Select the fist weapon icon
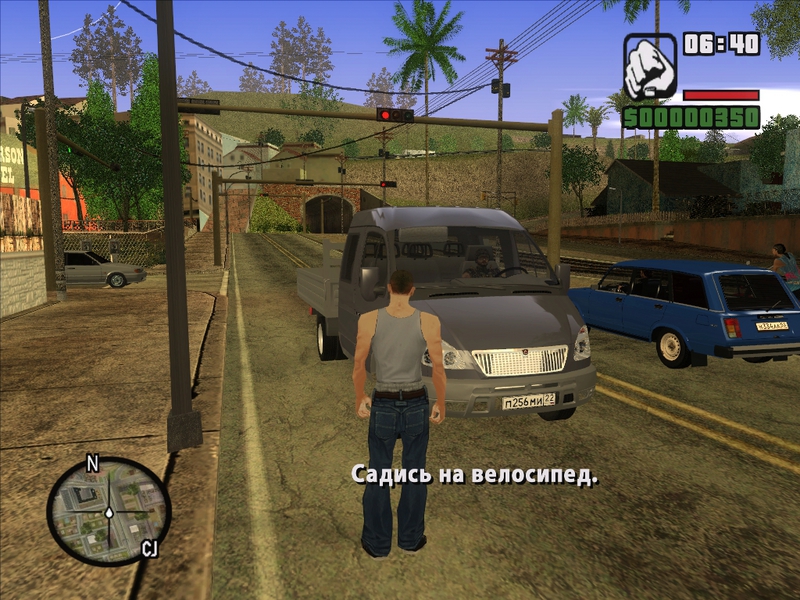 (650, 65)
